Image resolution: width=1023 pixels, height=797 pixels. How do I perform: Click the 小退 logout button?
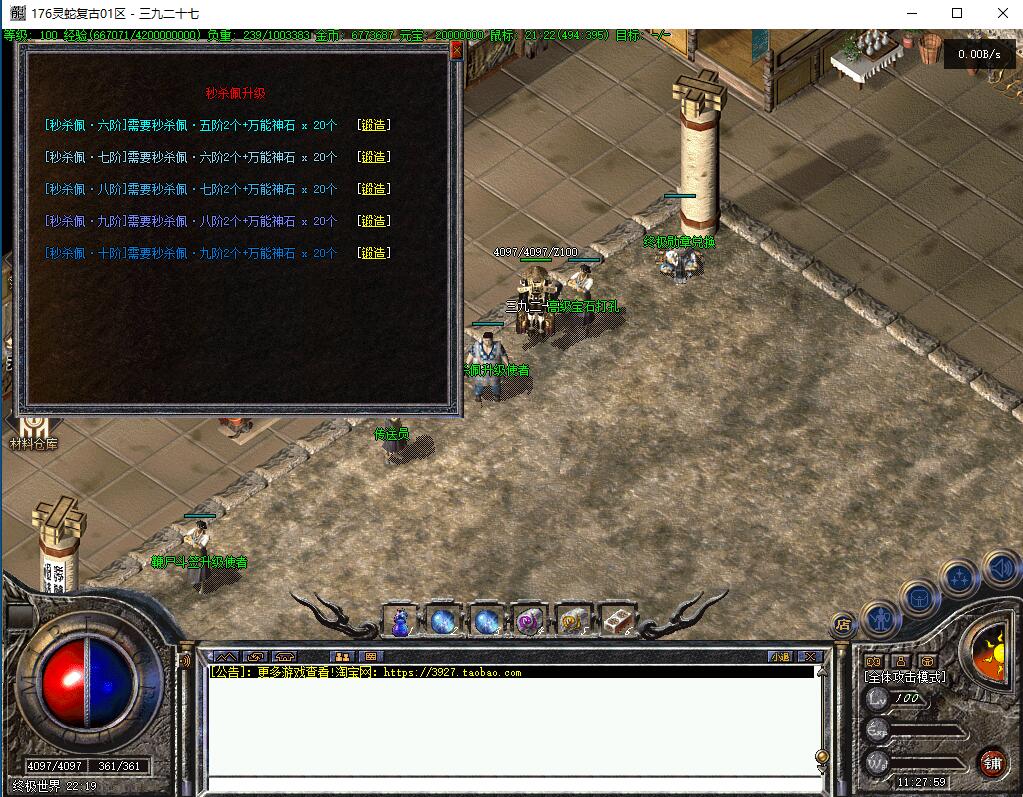tap(780, 657)
